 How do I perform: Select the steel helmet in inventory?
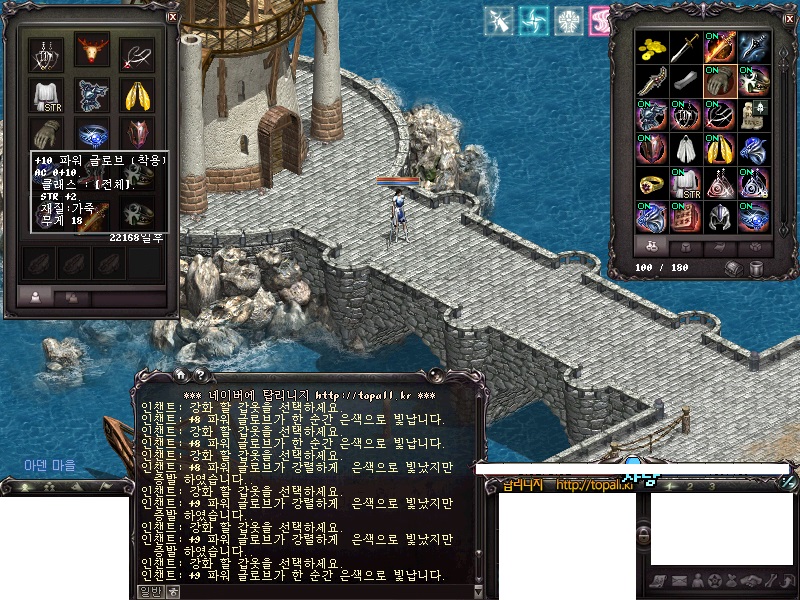point(719,216)
